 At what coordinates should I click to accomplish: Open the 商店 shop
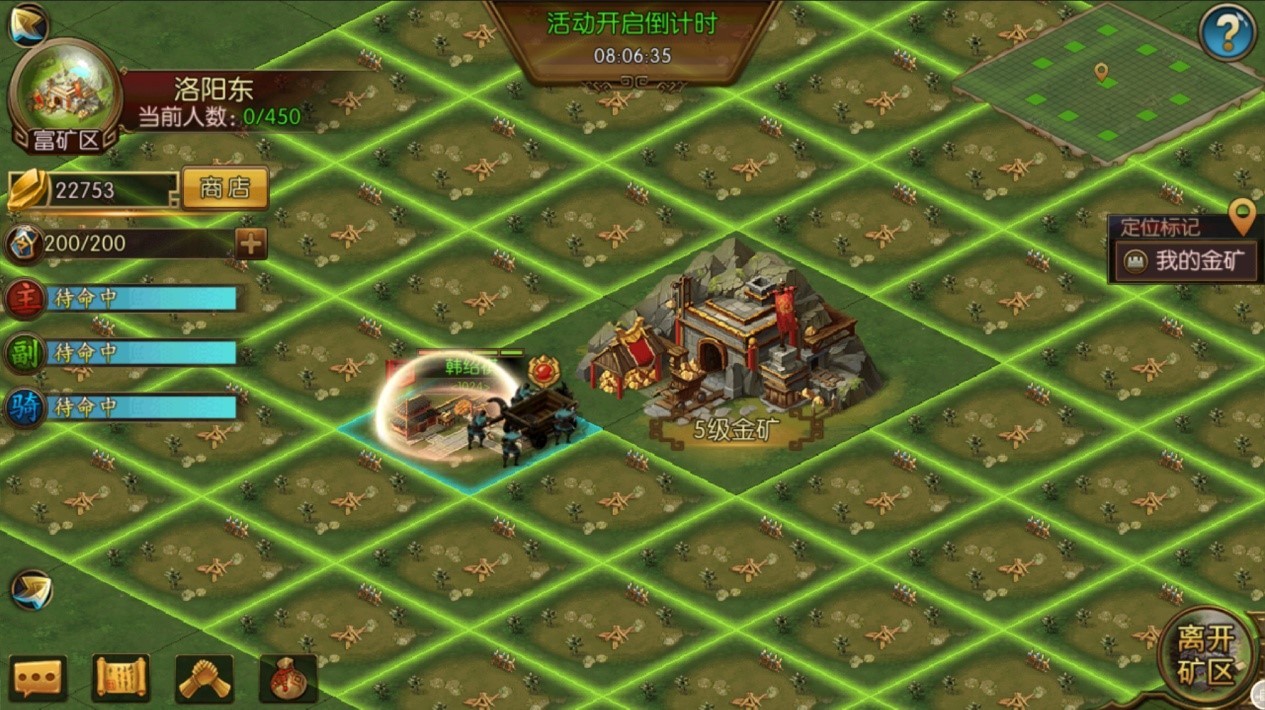coord(225,188)
